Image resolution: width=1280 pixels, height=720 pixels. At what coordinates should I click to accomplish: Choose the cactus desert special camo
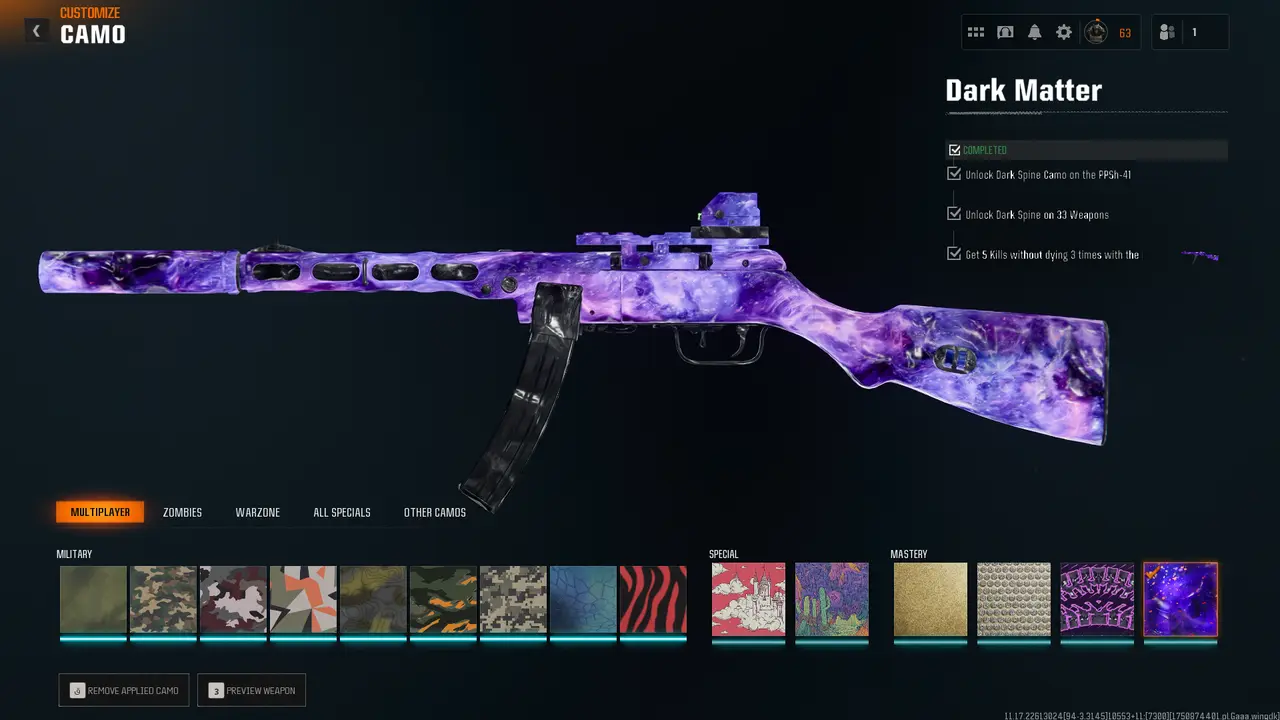[x=832, y=599]
